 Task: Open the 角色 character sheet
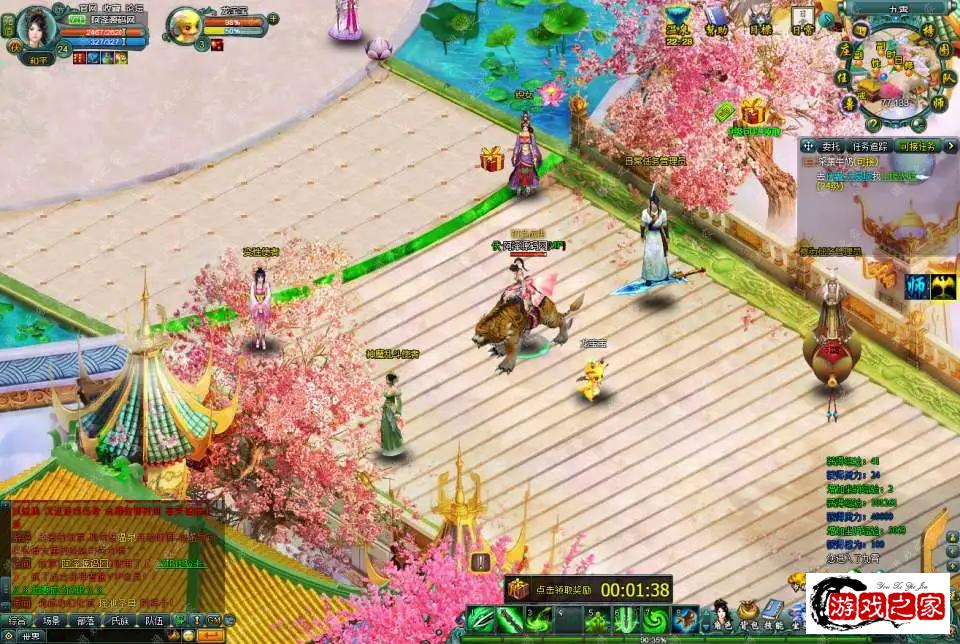pos(720,613)
